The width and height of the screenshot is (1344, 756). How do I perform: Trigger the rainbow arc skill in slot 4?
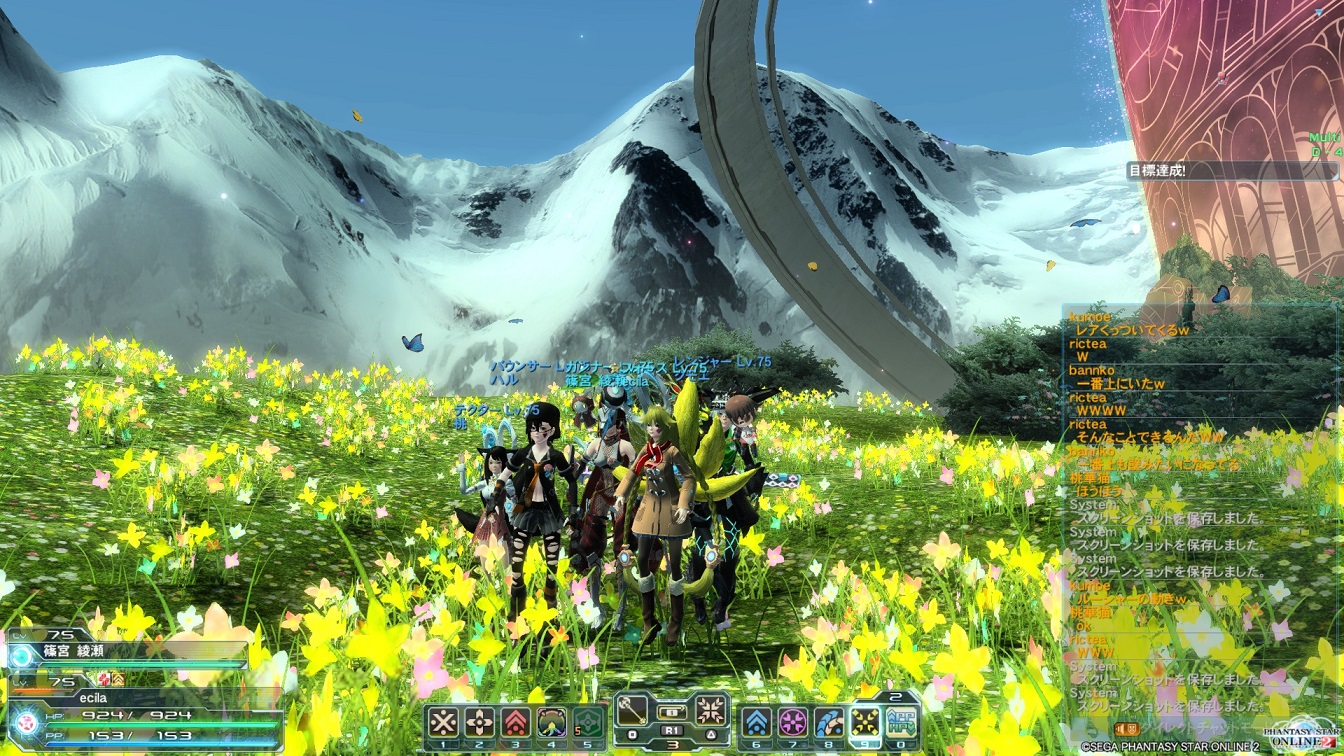click(x=551, y=722)
